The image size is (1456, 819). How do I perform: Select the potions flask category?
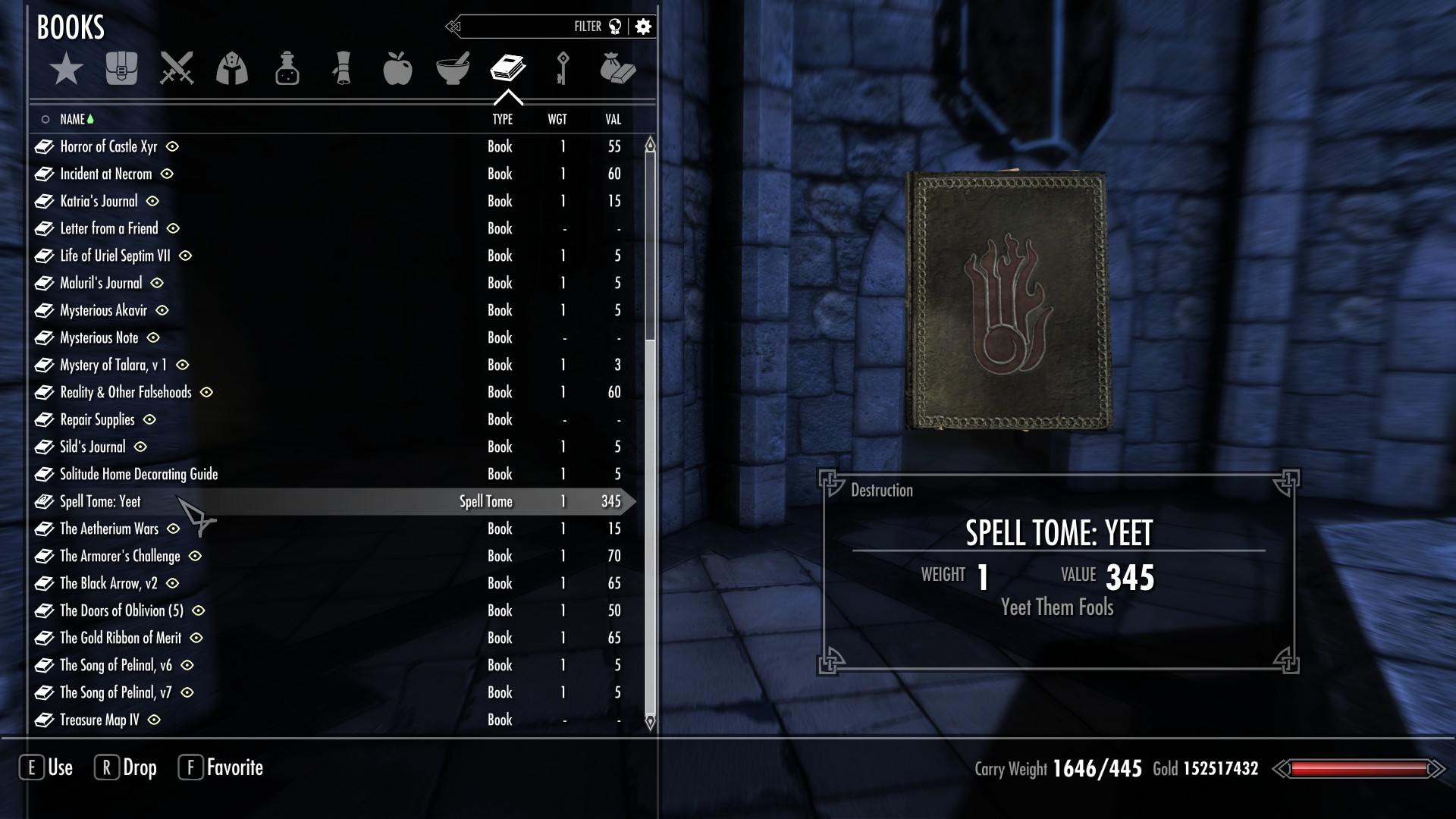tap(287, 69)
